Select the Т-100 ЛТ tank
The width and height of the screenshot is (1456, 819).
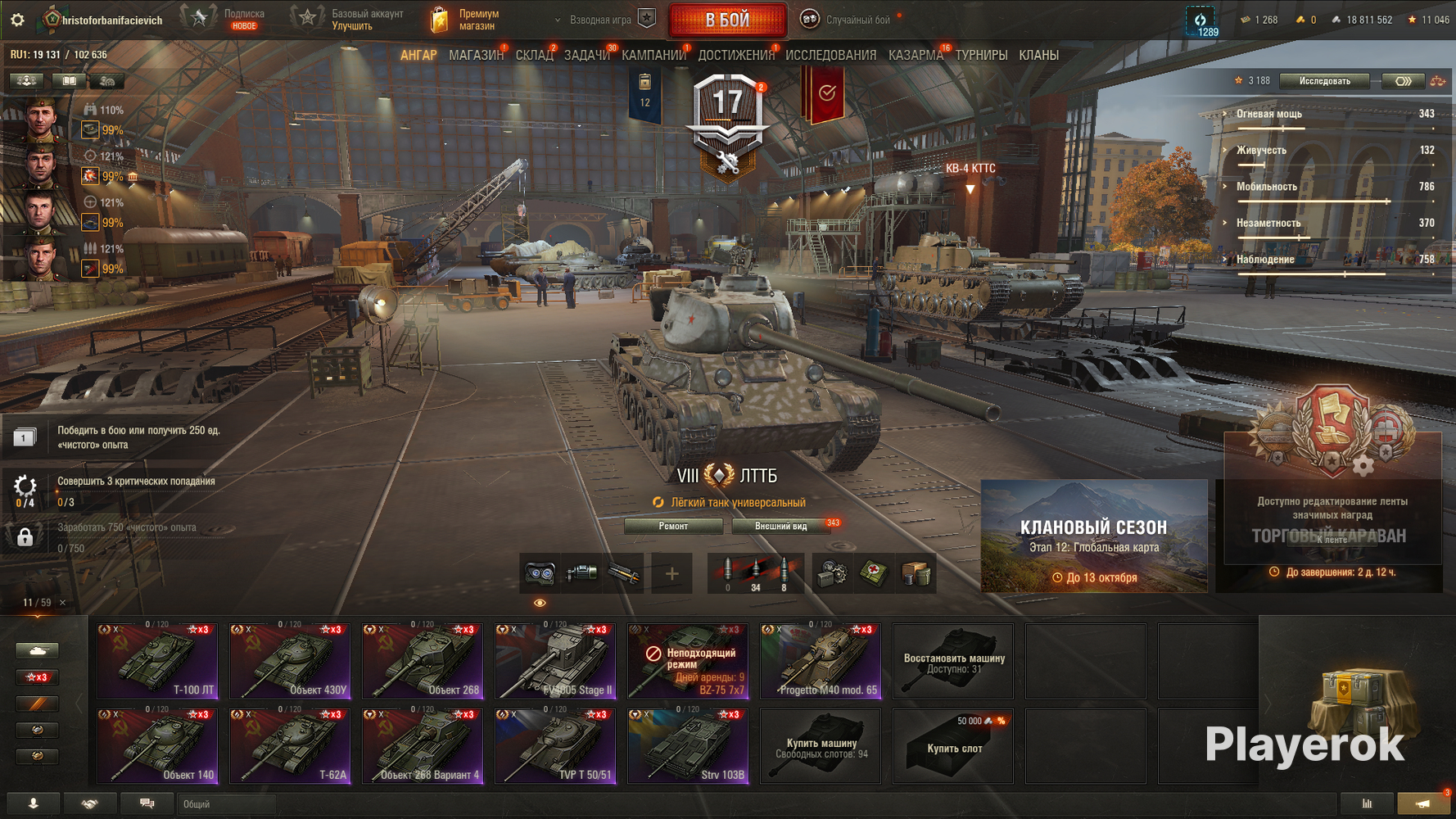pos(157,661)
